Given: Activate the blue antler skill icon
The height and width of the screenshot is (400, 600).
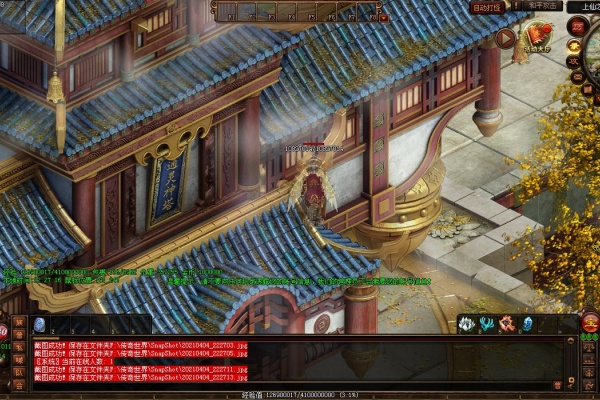Looking at the screenshot, I should click(x=486, y=323).
